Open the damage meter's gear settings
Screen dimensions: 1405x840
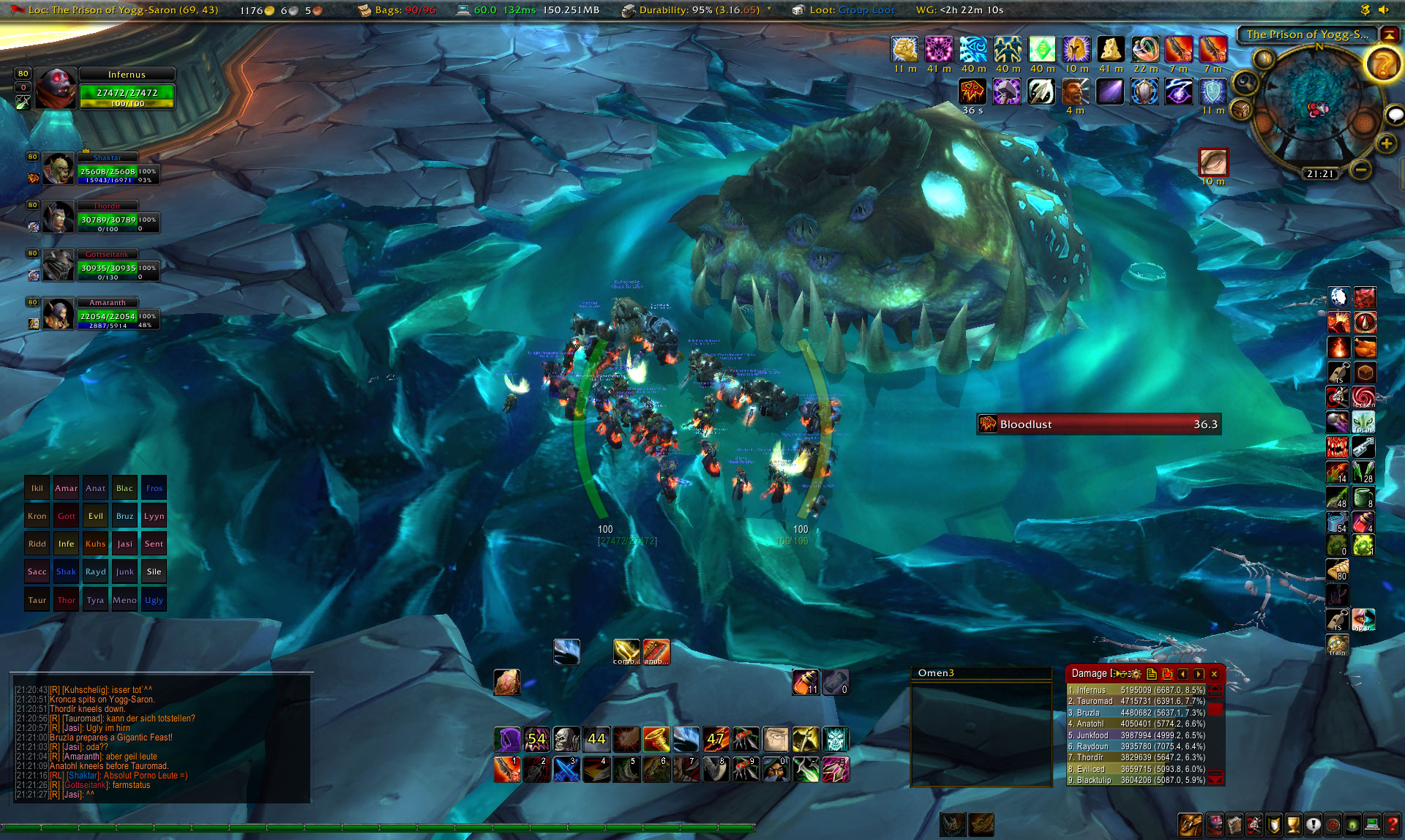[1136, 674]
